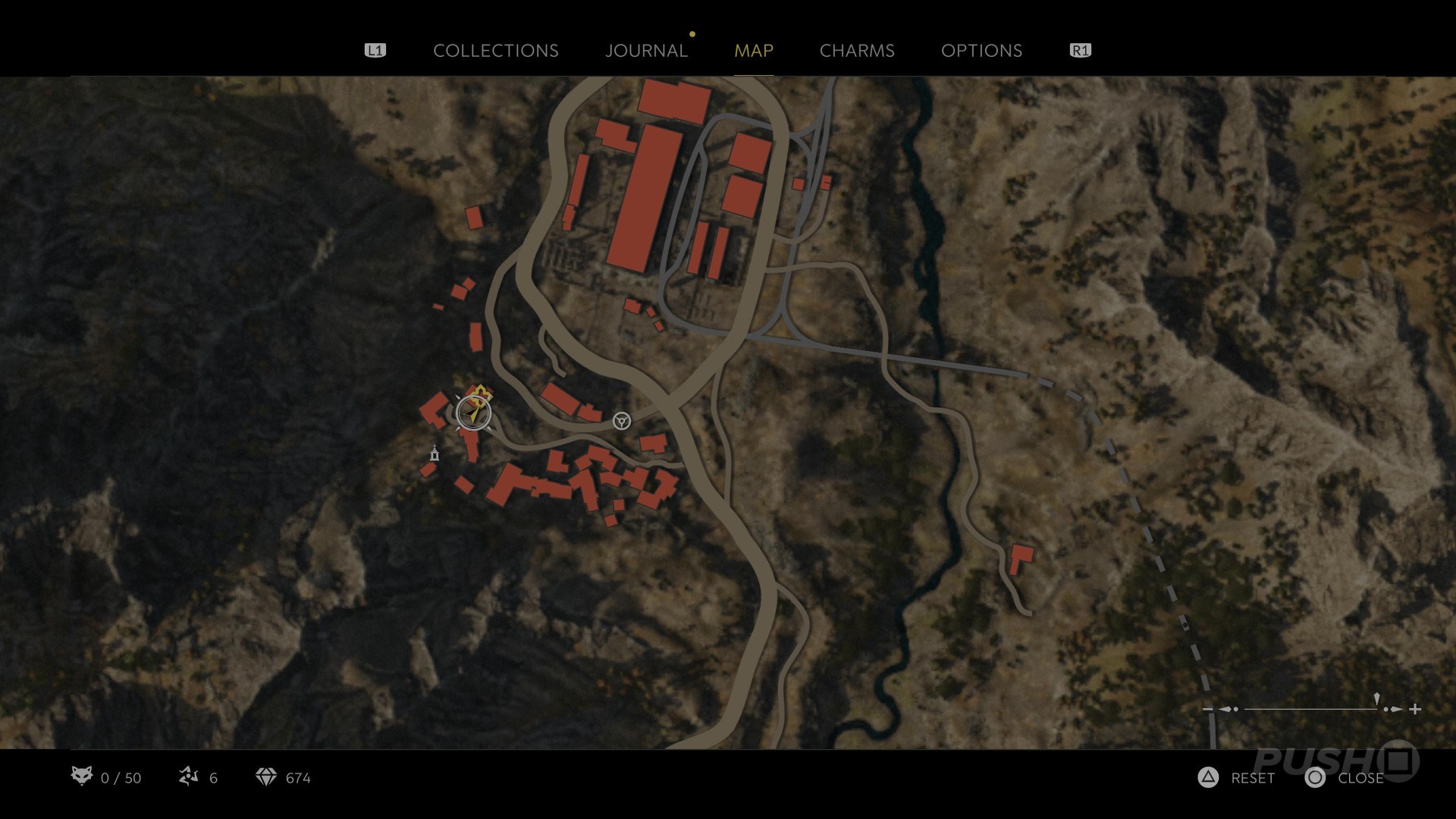Zoom in with the plus button
This screenshot has height=819, width=1456.
click(1415, 709)
